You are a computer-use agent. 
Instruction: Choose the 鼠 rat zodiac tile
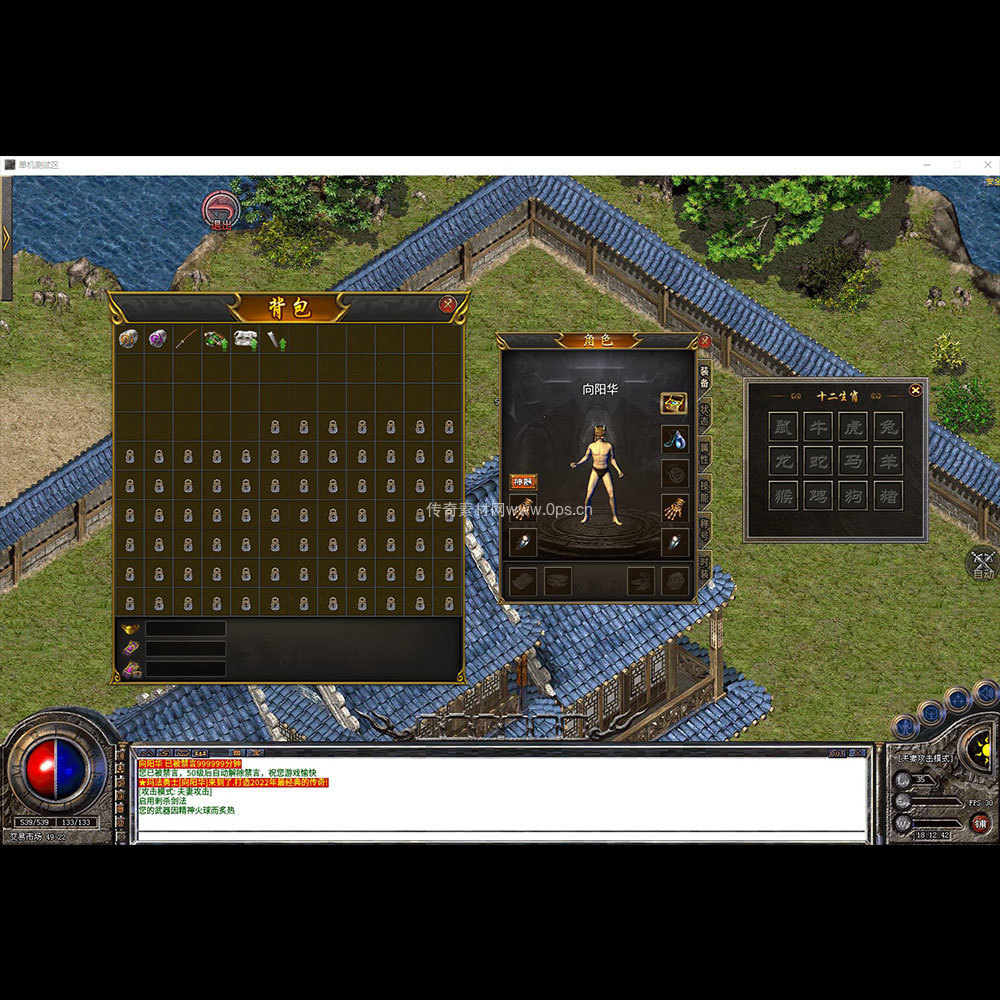coord(783,427)
